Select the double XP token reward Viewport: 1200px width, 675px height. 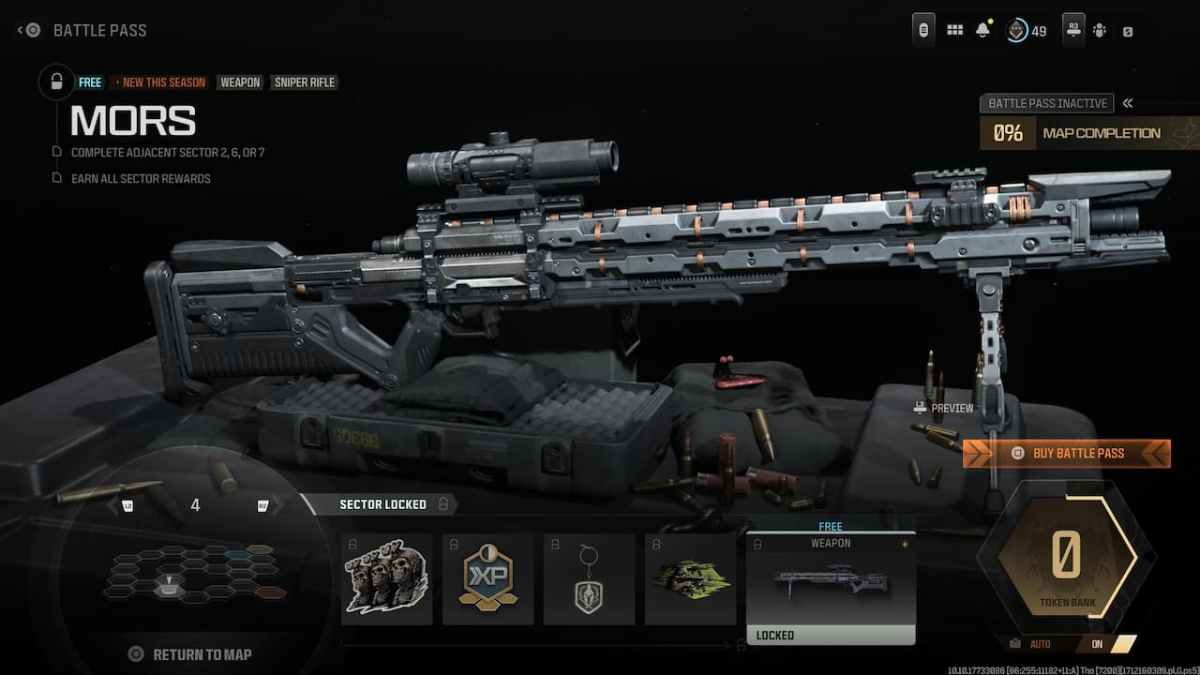(x=488, y=579)
